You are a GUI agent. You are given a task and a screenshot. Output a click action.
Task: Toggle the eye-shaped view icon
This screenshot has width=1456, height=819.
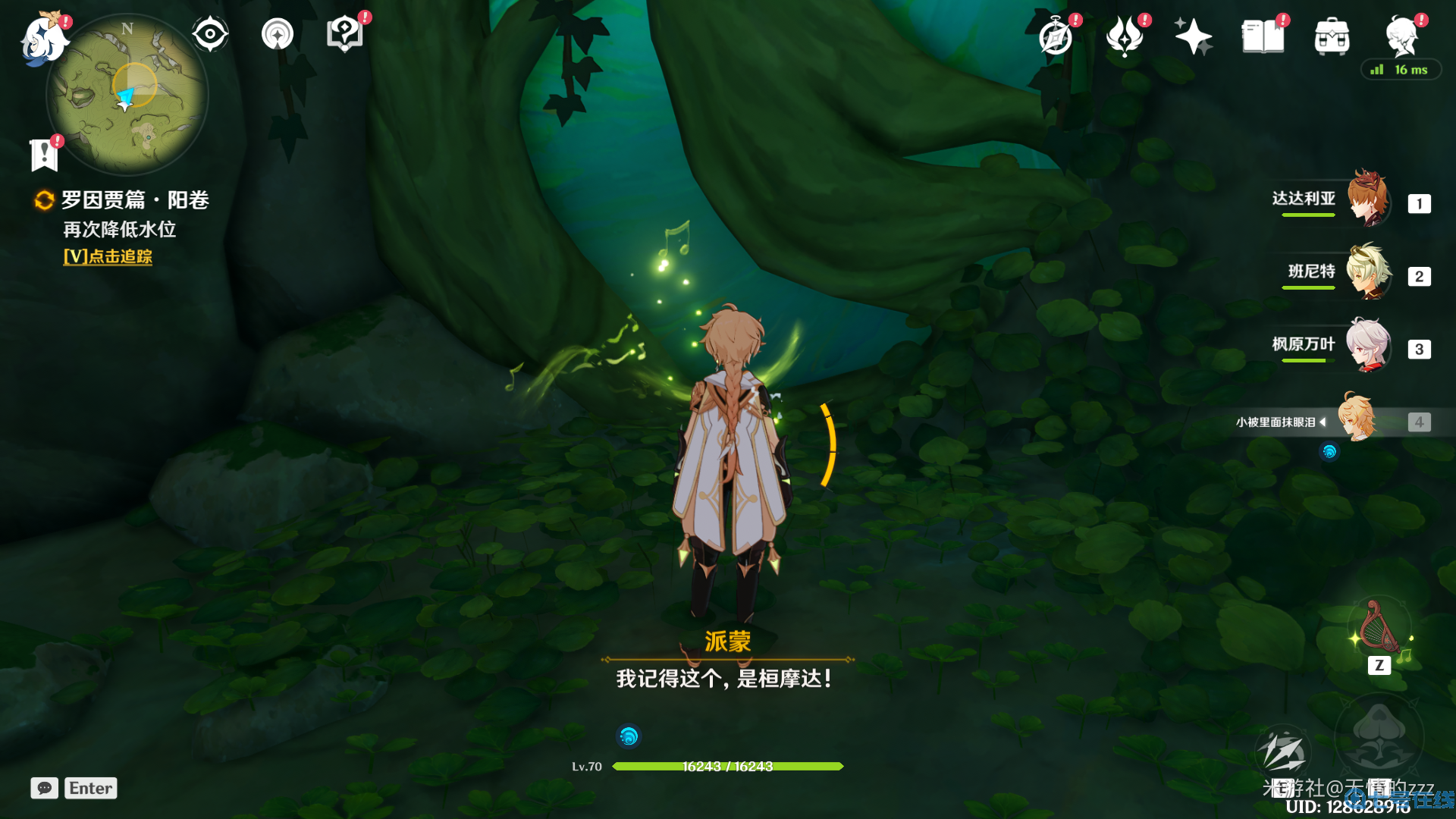210,34
